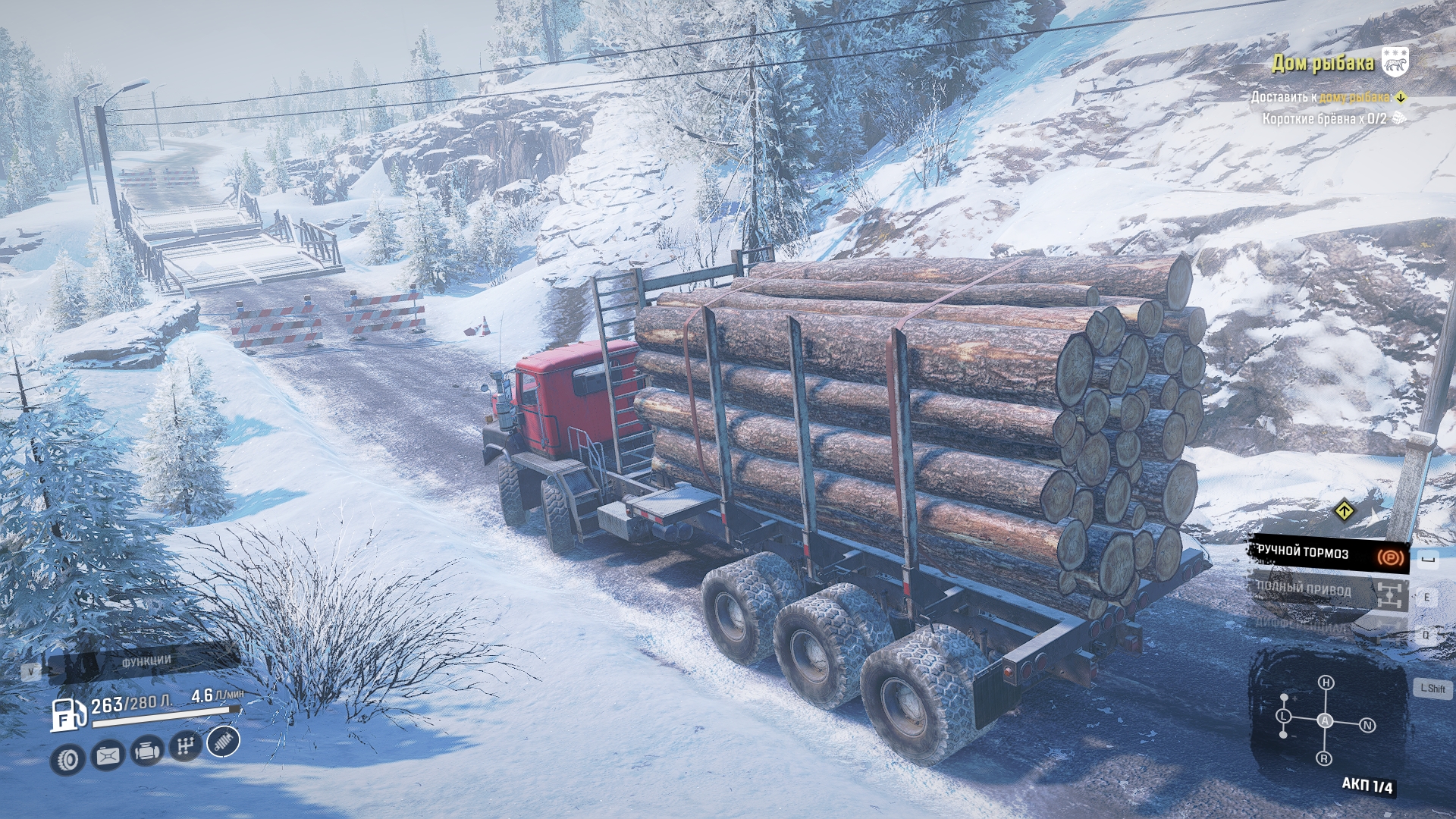Shift gearbox to N neutral

(1367, 726)
